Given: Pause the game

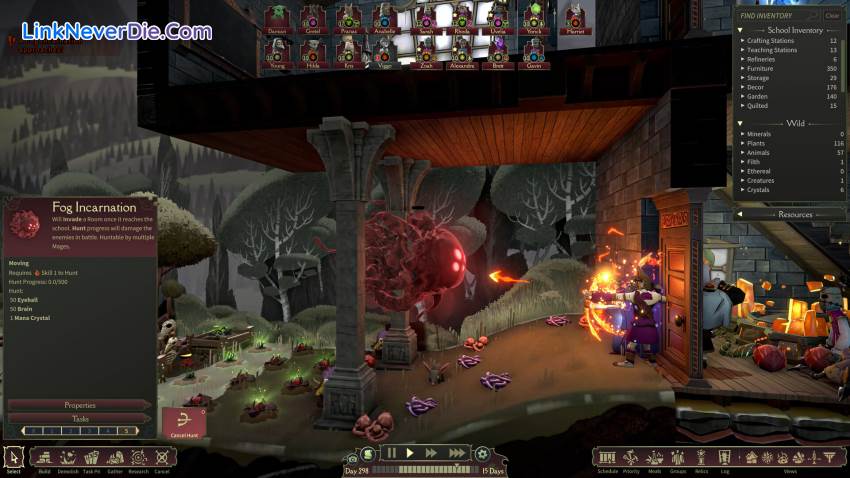Looking at the screenshot, I should [x=391, y=453].
